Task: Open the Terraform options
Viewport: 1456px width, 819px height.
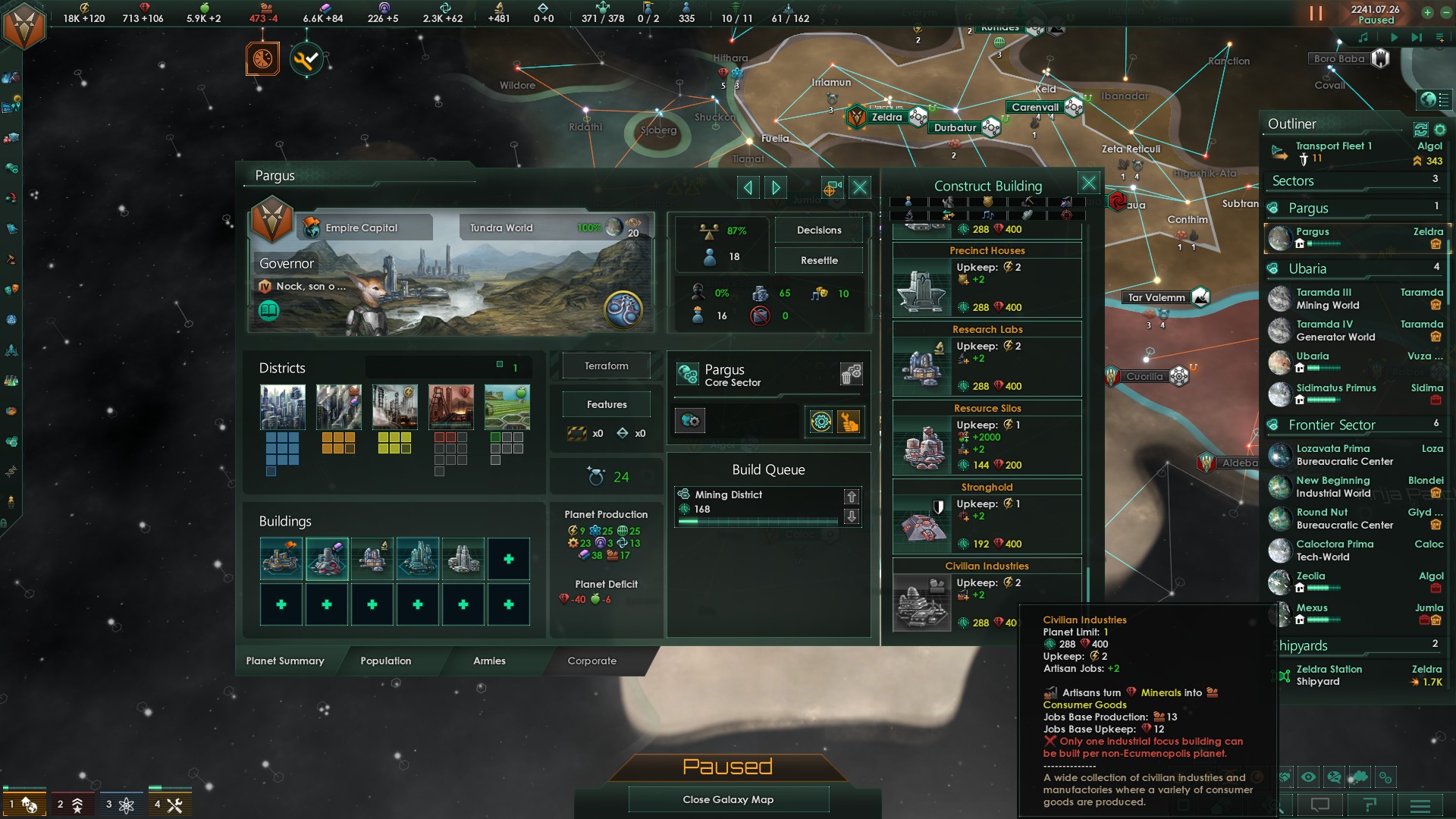Action: (606, 366)
